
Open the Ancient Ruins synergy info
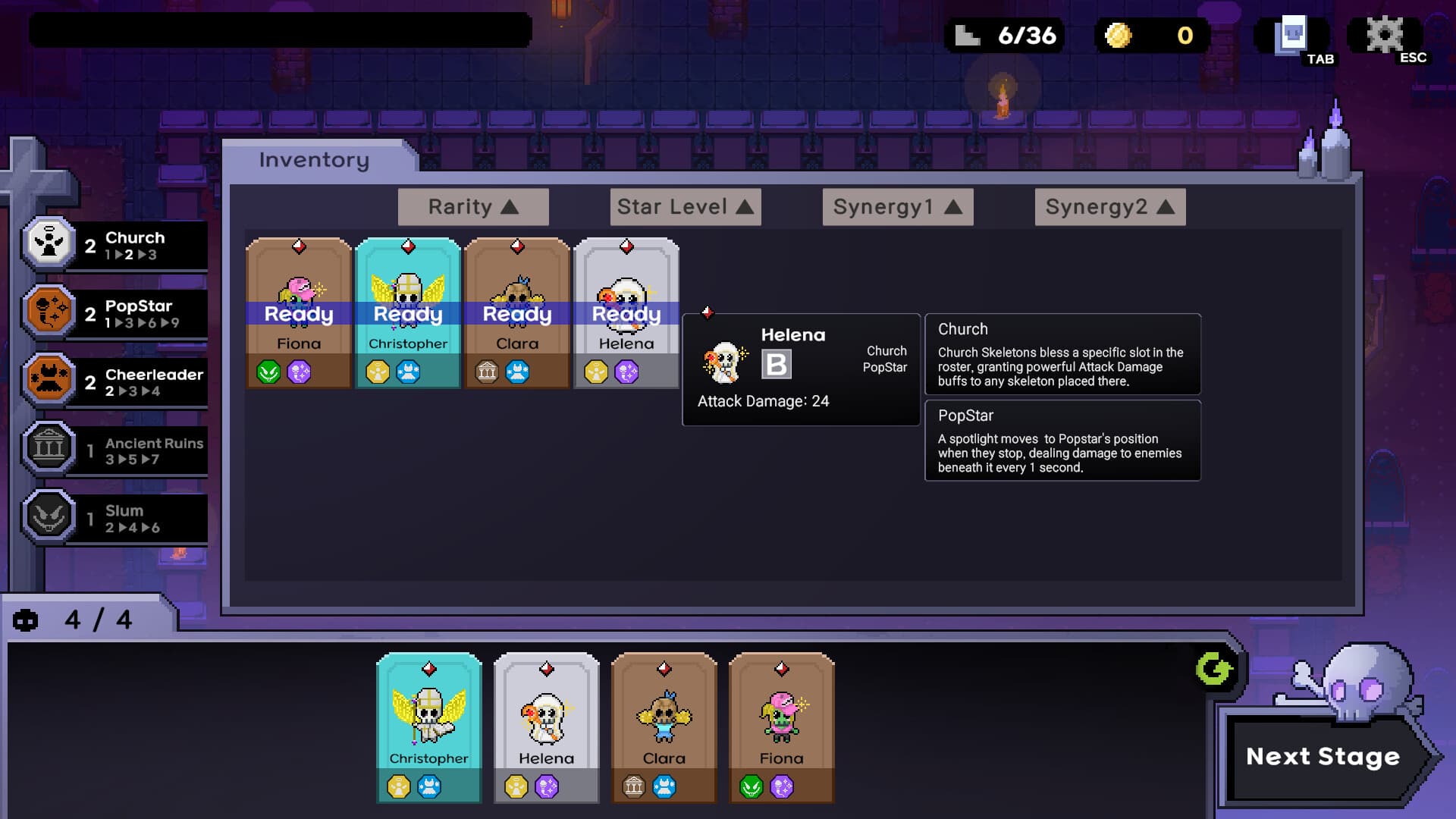click(x=49, y=449)
